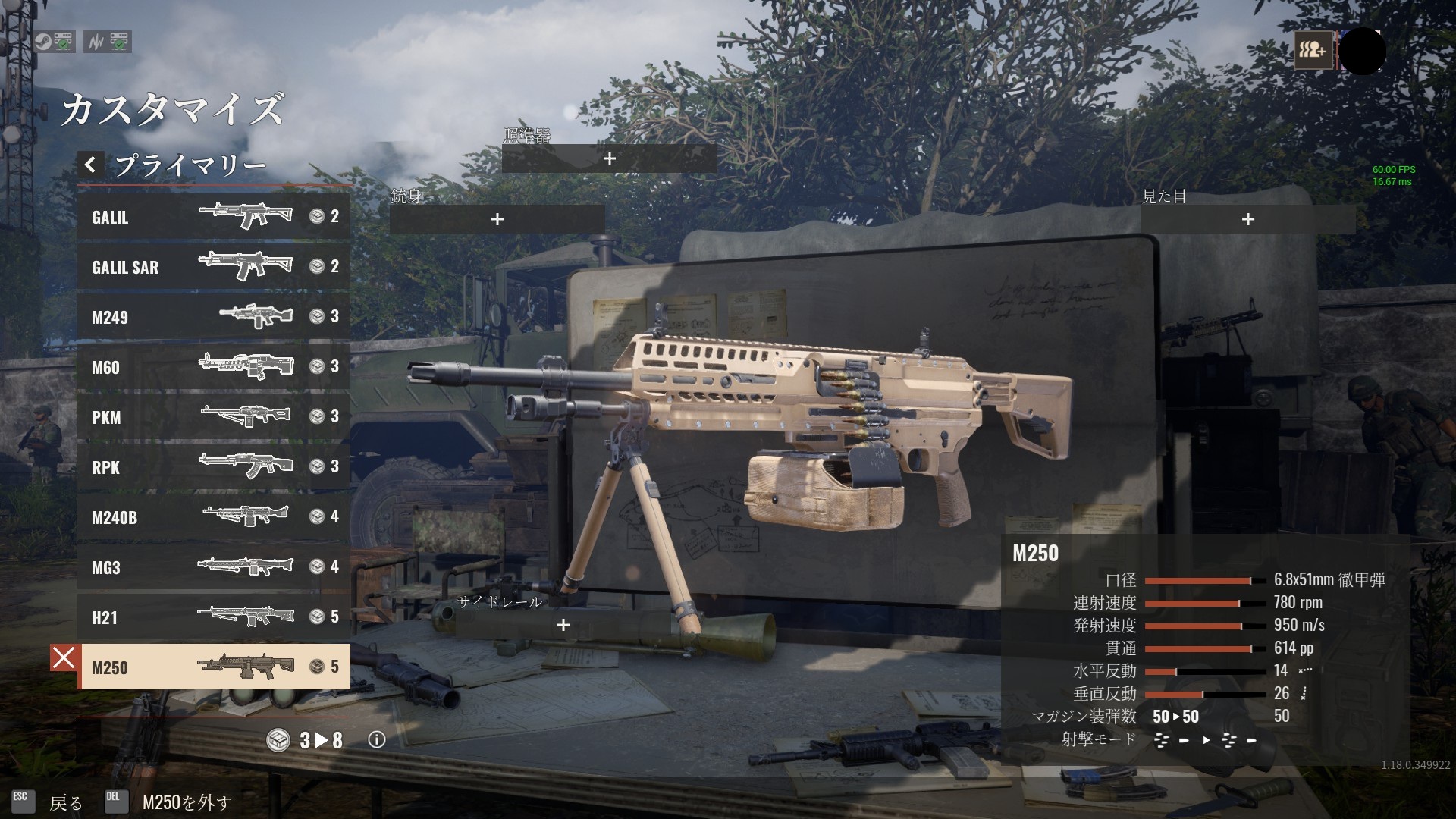Viewport: 1456px width, 819px height.
Task: Click the PKM weapon icon in the list
Action: 244,416
